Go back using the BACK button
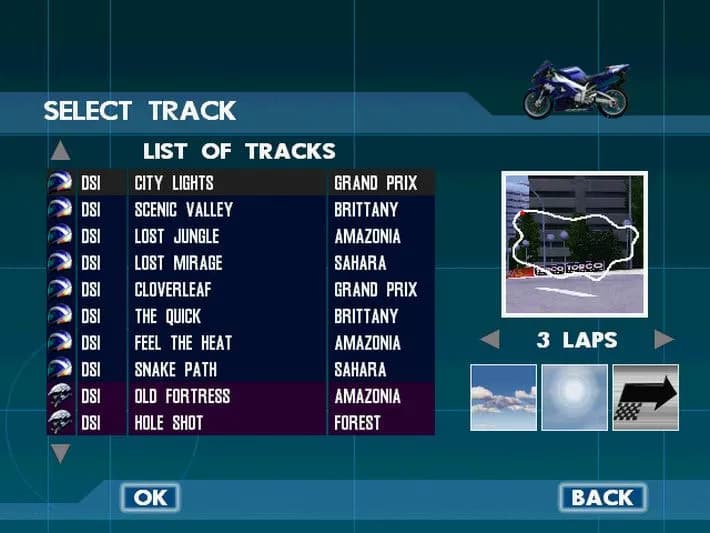The height and width of the screenshot is (533, 710). (601, 497)
